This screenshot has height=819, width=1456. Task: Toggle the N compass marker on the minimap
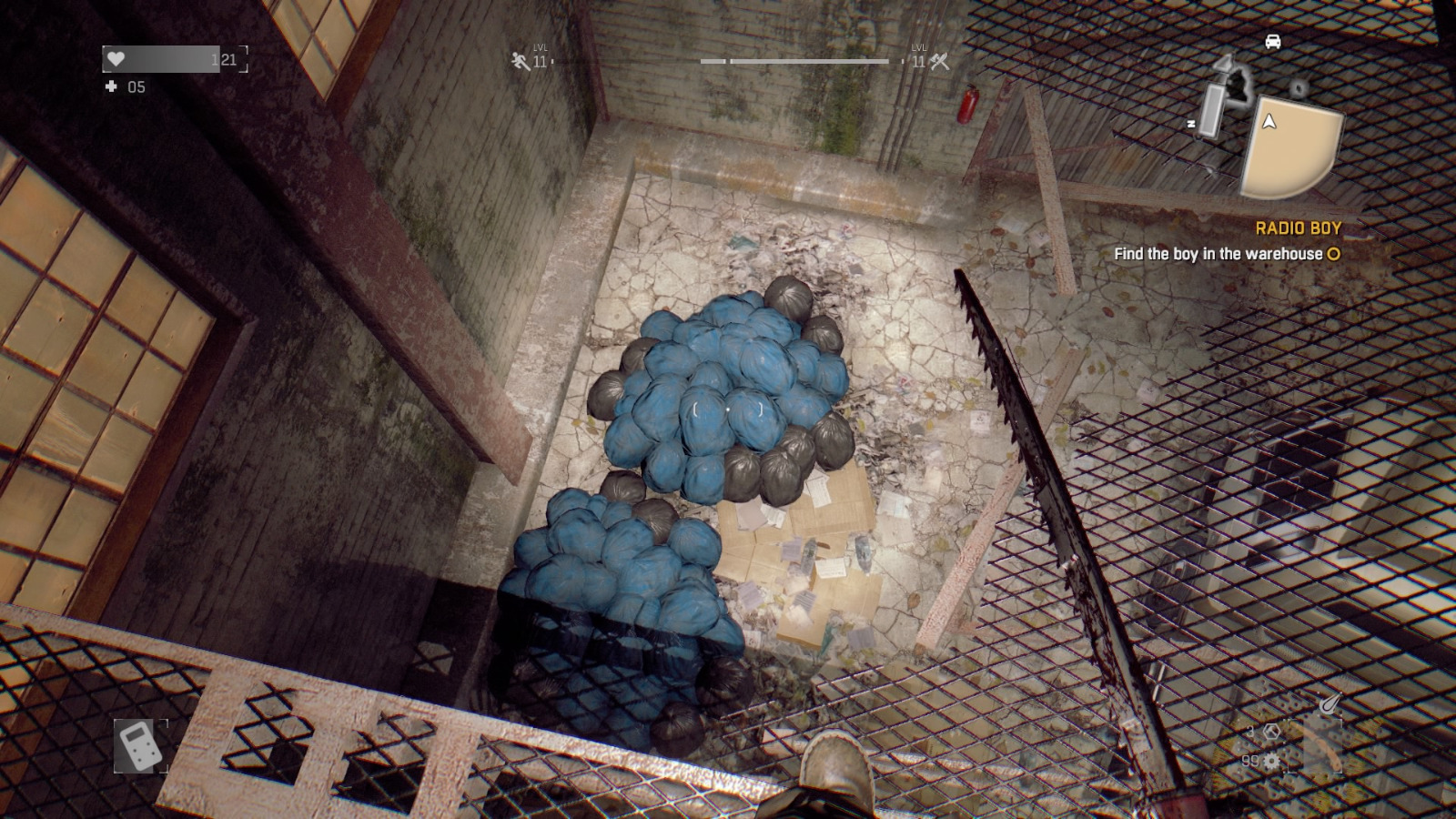click(1191, 123)
